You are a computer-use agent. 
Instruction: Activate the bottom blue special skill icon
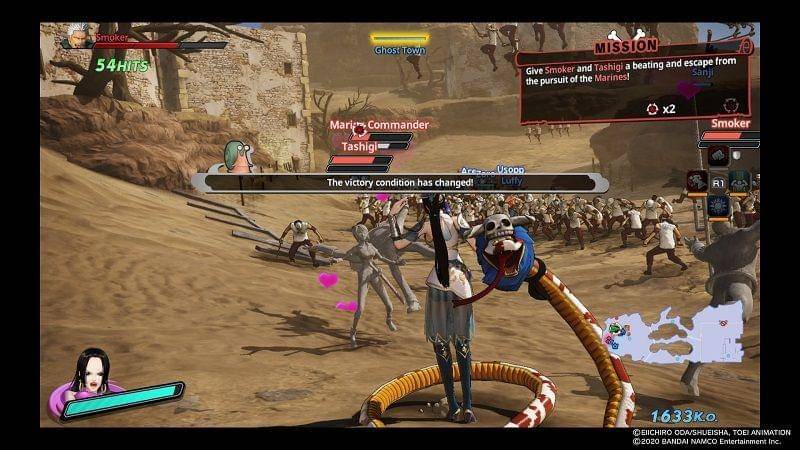[x=718, y=207]
